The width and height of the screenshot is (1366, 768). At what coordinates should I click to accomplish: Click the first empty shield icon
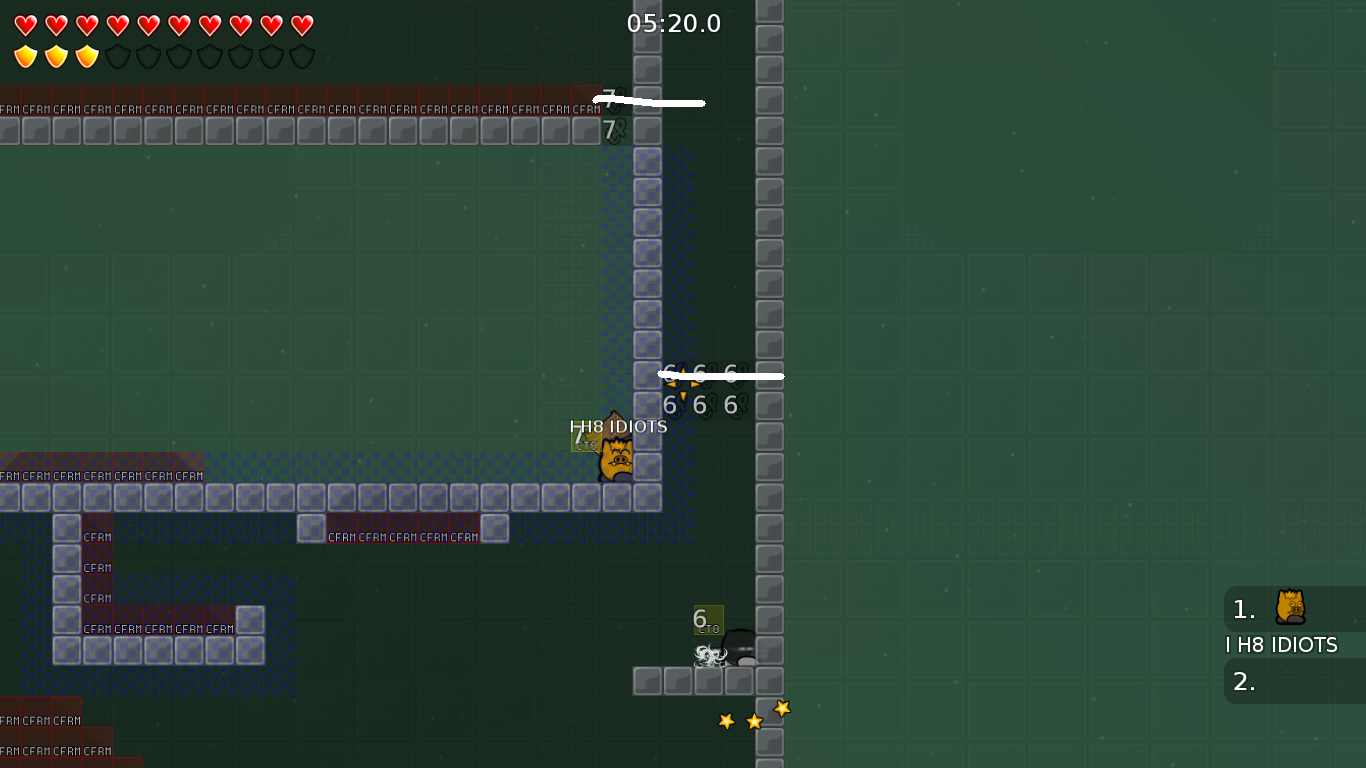[117, 56]
